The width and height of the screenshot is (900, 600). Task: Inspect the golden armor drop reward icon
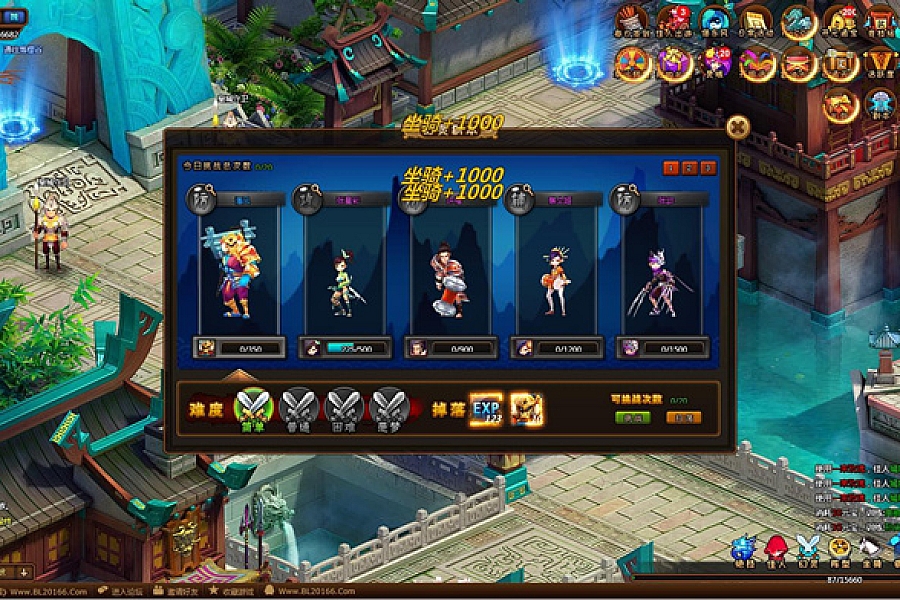tap(527, 408)
